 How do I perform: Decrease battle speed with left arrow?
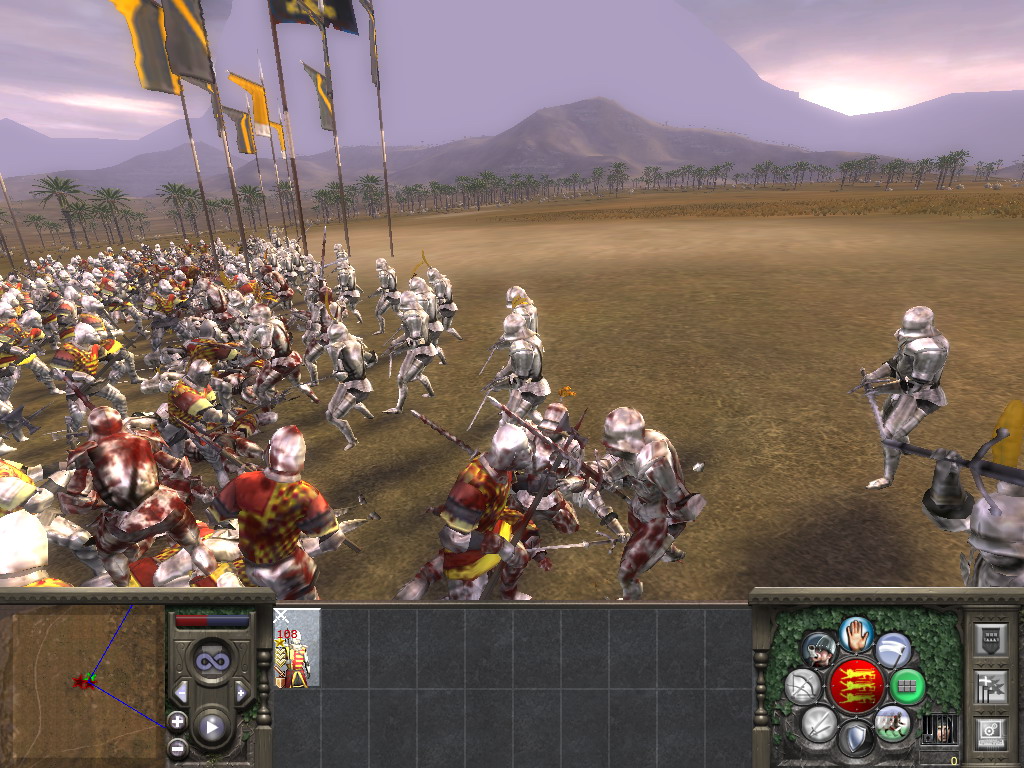pyautogui.click(x=181, y=692)
